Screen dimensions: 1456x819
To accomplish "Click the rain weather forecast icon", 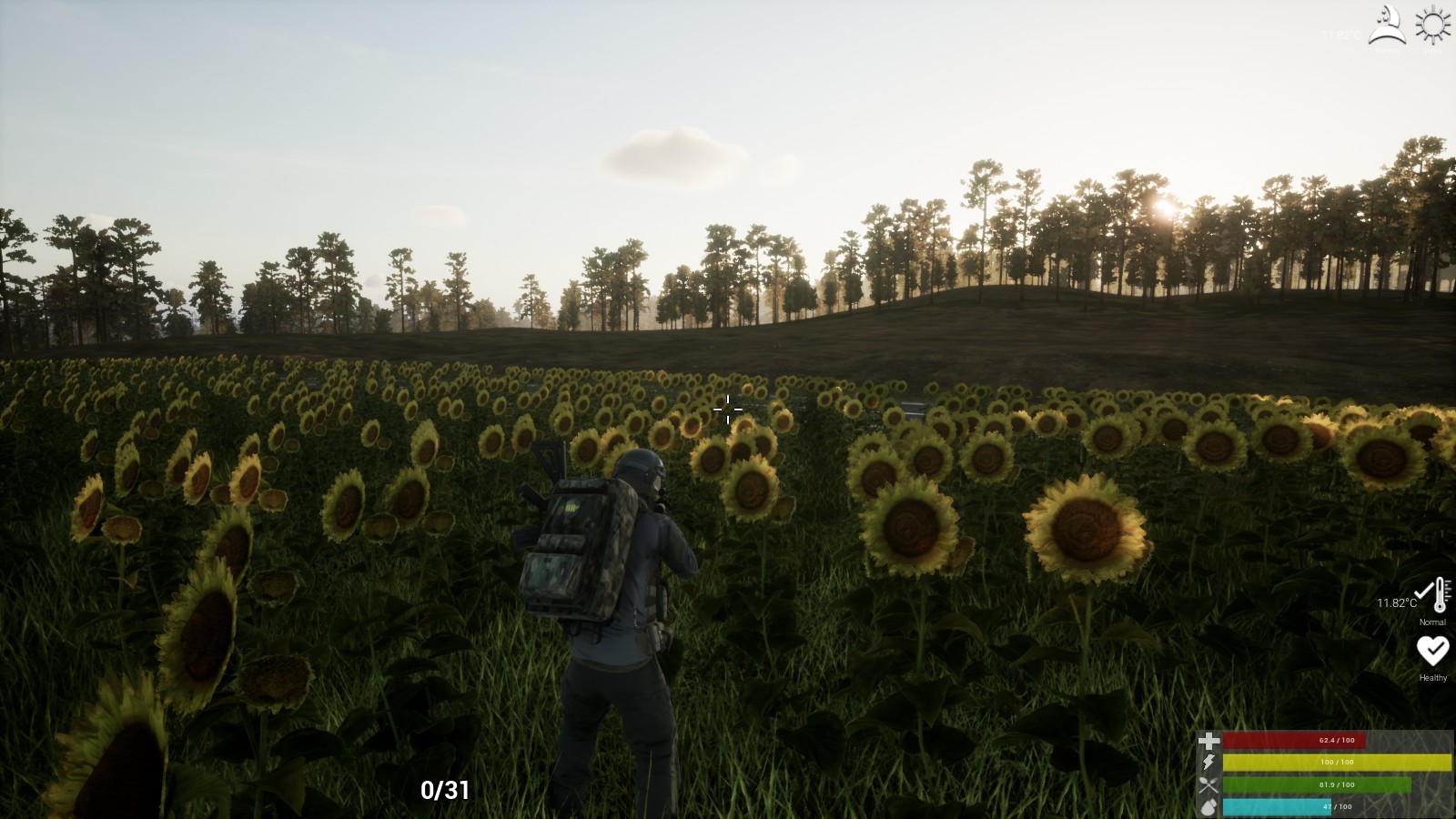I will coord(1385,25).
